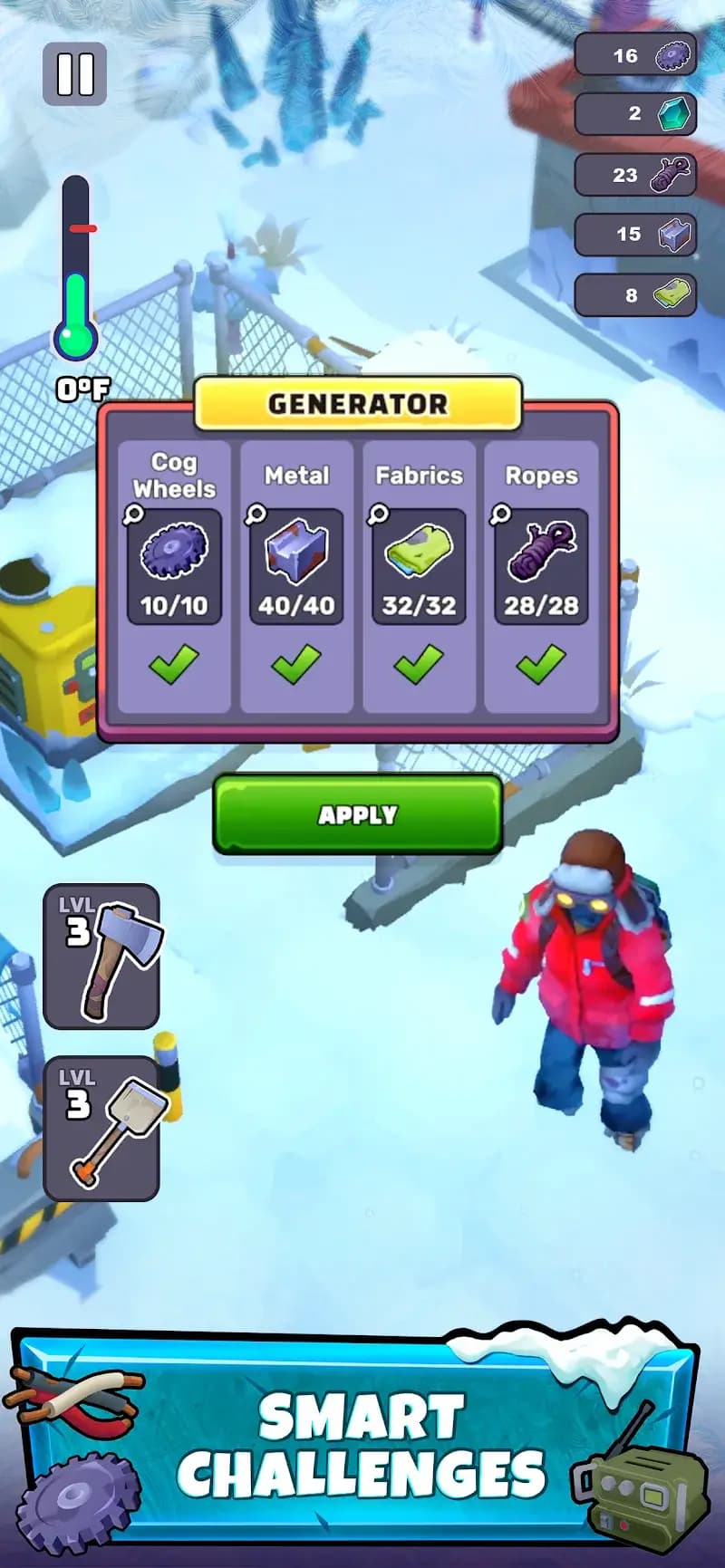This screenshot has height=1568, width=725.
Task: Inspect the Metal requirement slot
Action: point(296,566)
